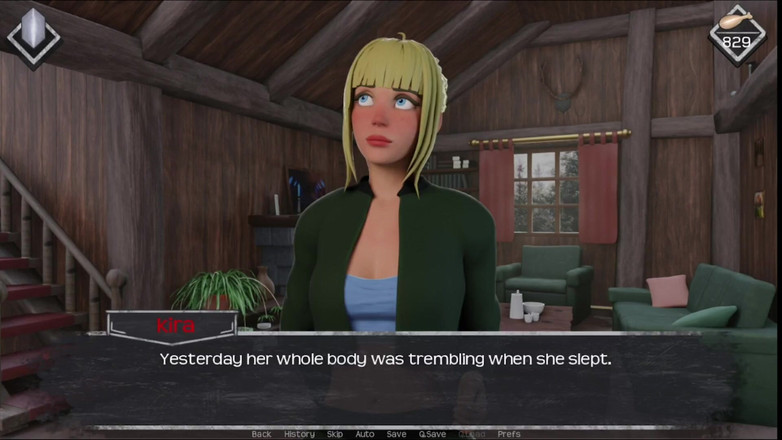Quick save with Q.Save

(432, 434)
